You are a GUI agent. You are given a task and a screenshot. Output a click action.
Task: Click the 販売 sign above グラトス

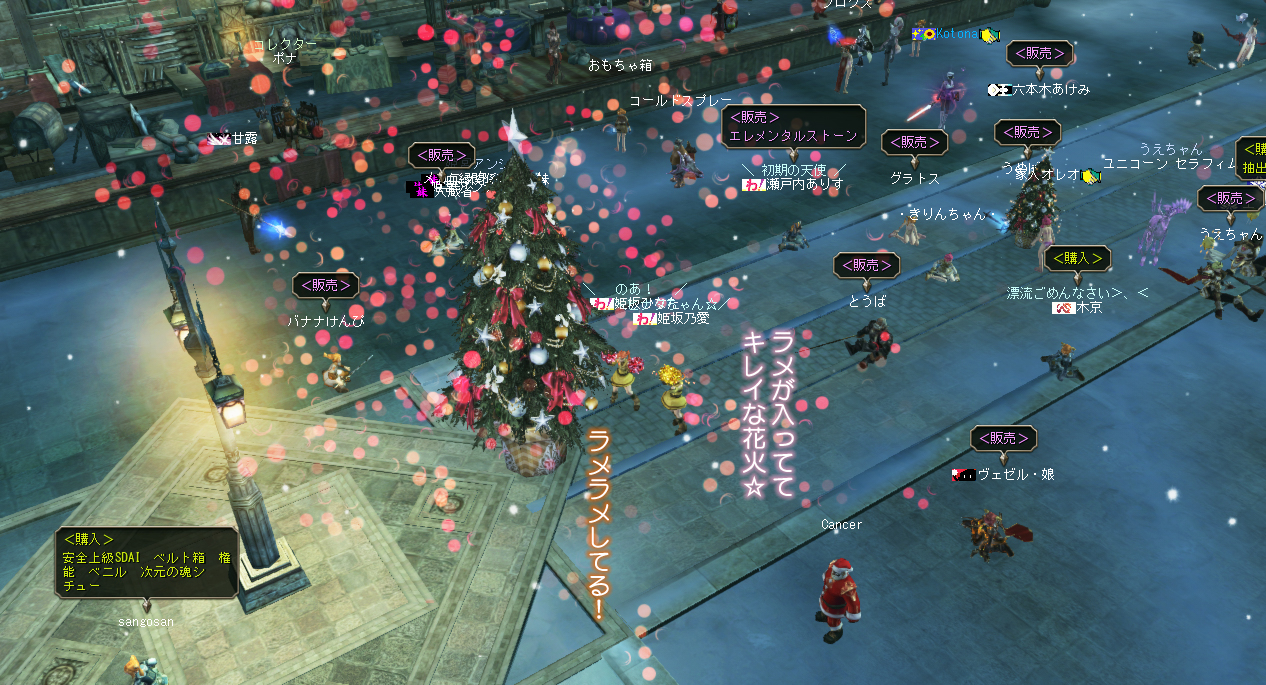[914, 143]
